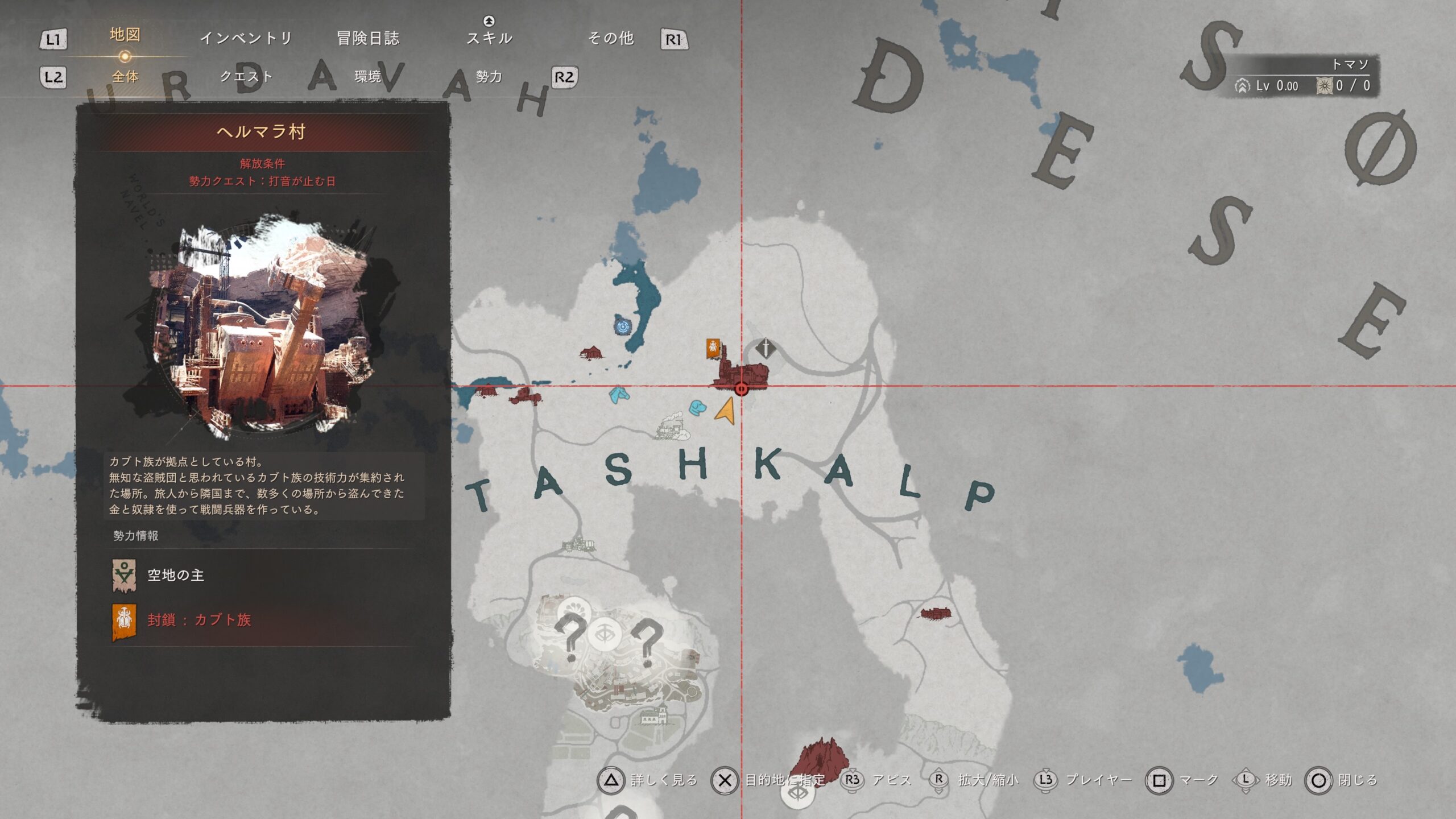The width and height of the screenshot is (1456, 819).
Task: Select the スキル tab
Action: 489,38
